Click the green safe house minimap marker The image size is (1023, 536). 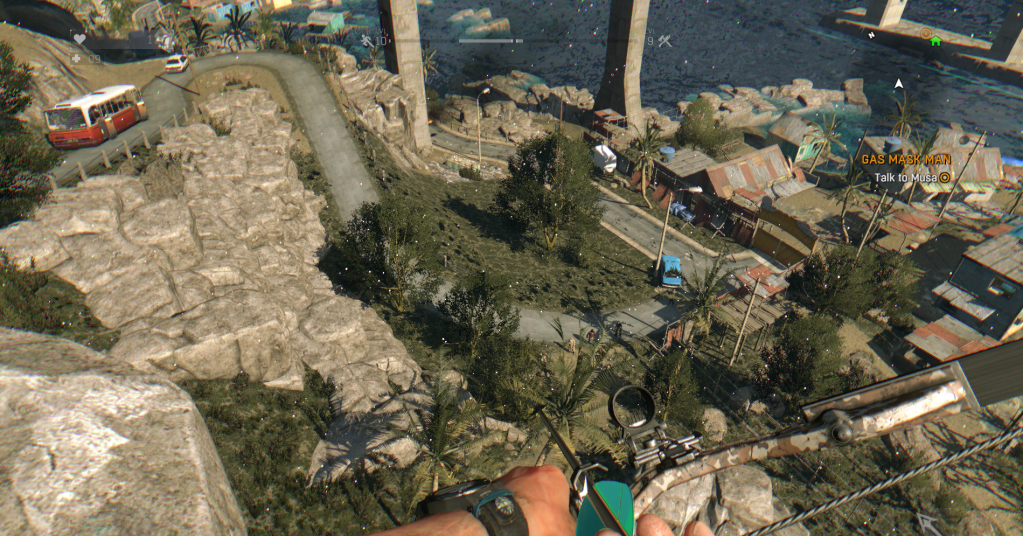point(936,41)
